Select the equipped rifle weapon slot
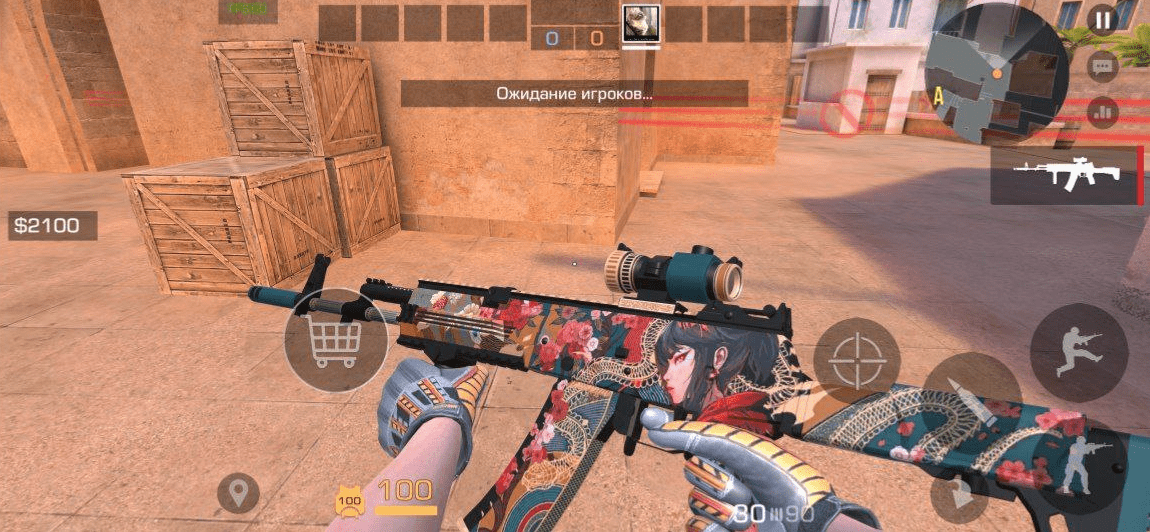 point(1066,176)
